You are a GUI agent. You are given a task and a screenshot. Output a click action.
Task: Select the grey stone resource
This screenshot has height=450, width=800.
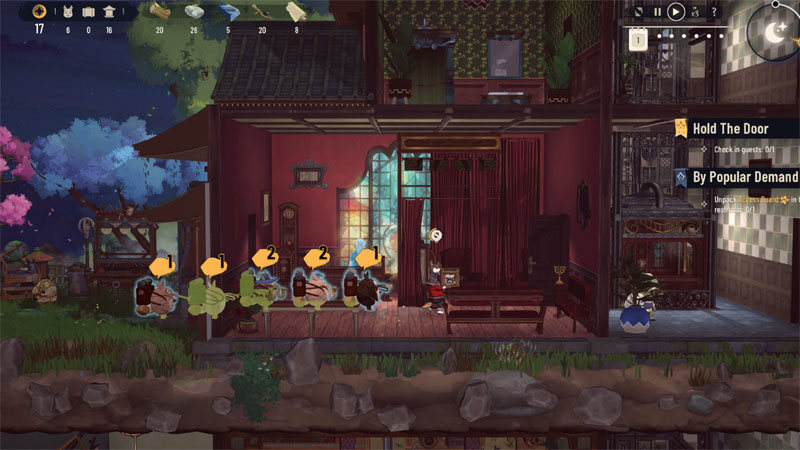coord(194,11)
